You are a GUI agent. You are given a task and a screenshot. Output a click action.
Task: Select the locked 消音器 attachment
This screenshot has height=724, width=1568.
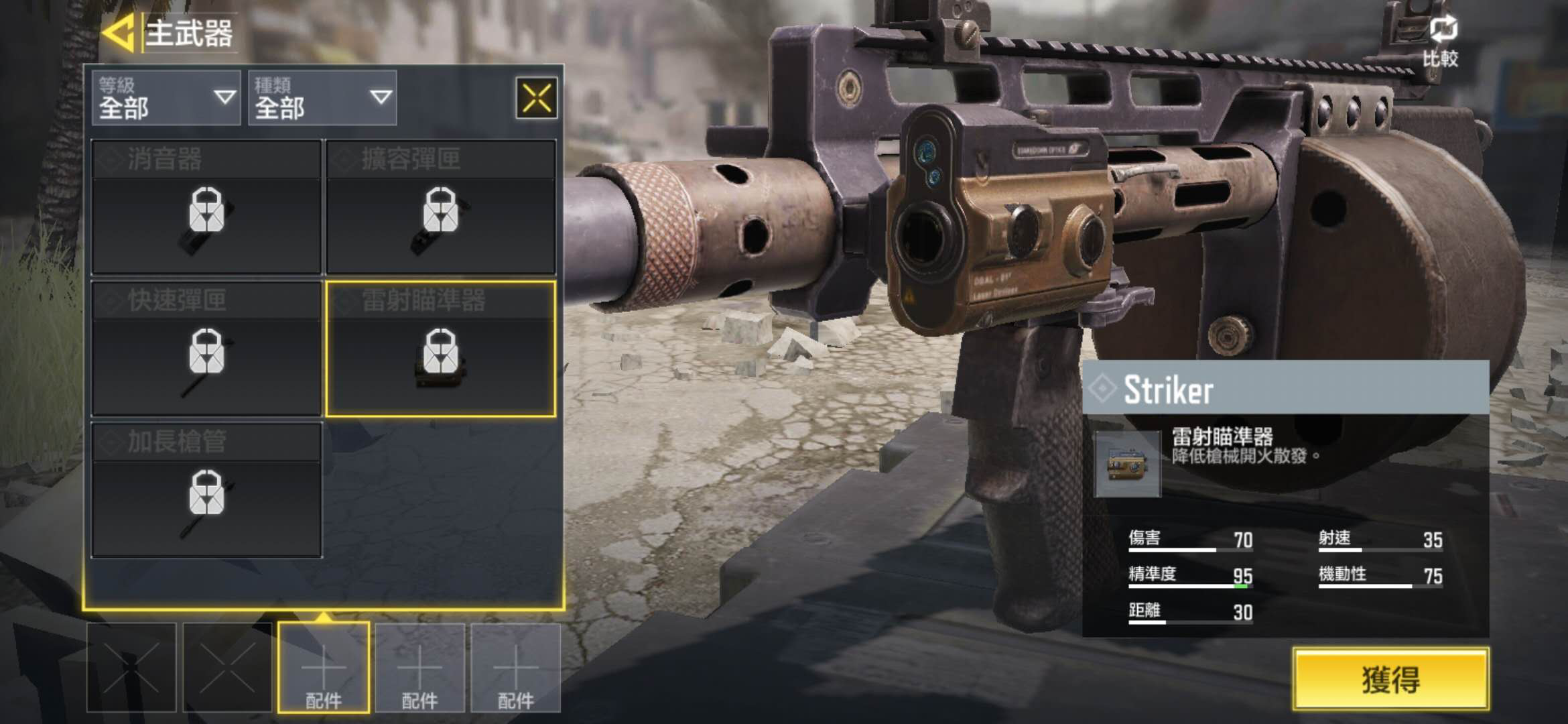click(x=206, y=207)
